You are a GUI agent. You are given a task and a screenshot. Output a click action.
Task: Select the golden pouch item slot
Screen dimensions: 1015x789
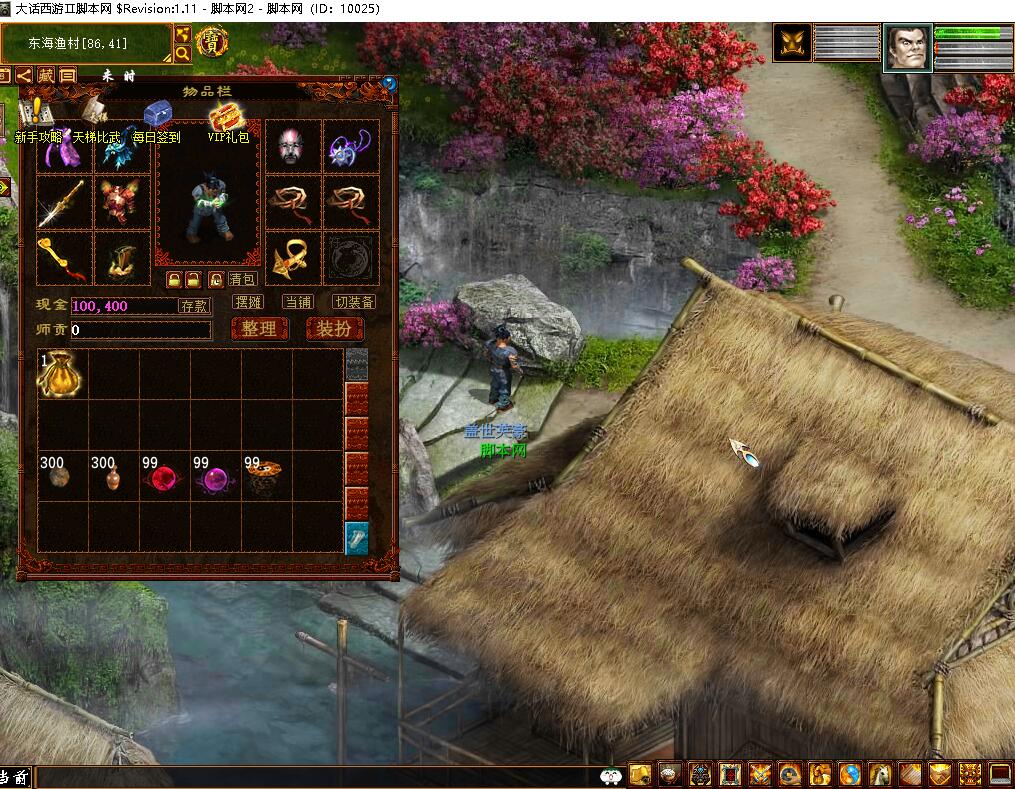click(x=60, y=375)
